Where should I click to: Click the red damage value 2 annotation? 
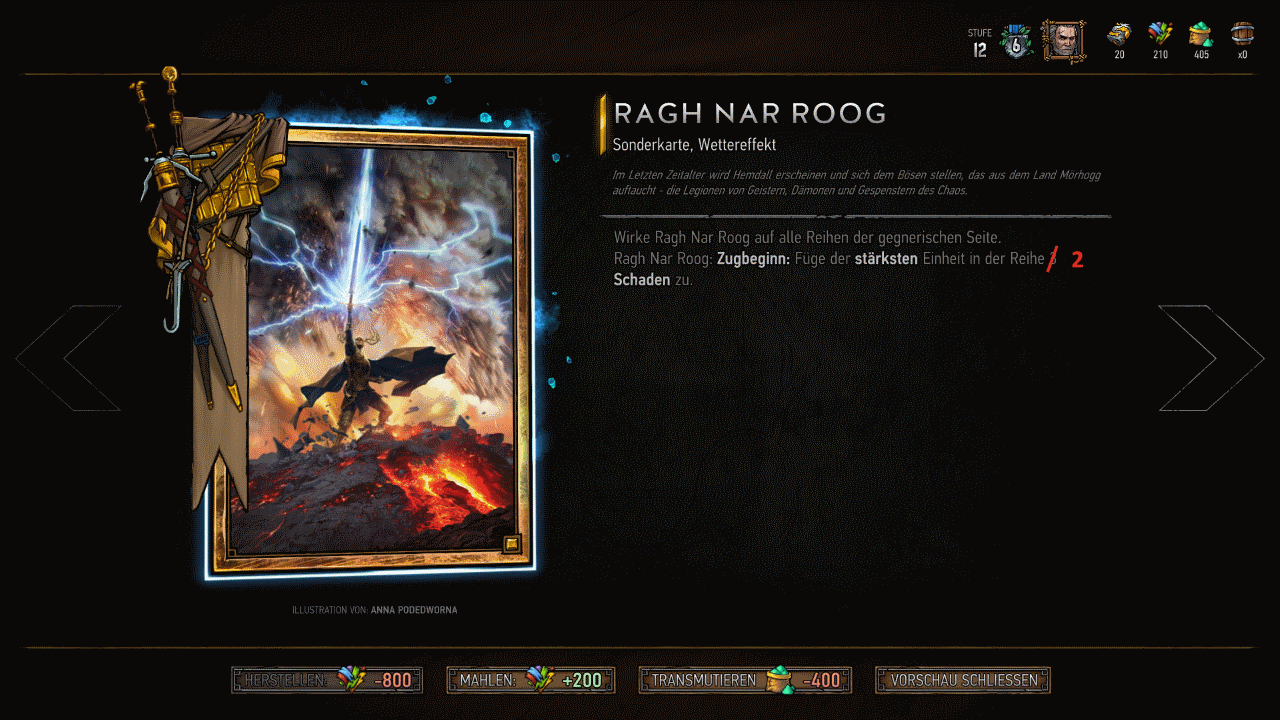click(x=1076, y=258)
